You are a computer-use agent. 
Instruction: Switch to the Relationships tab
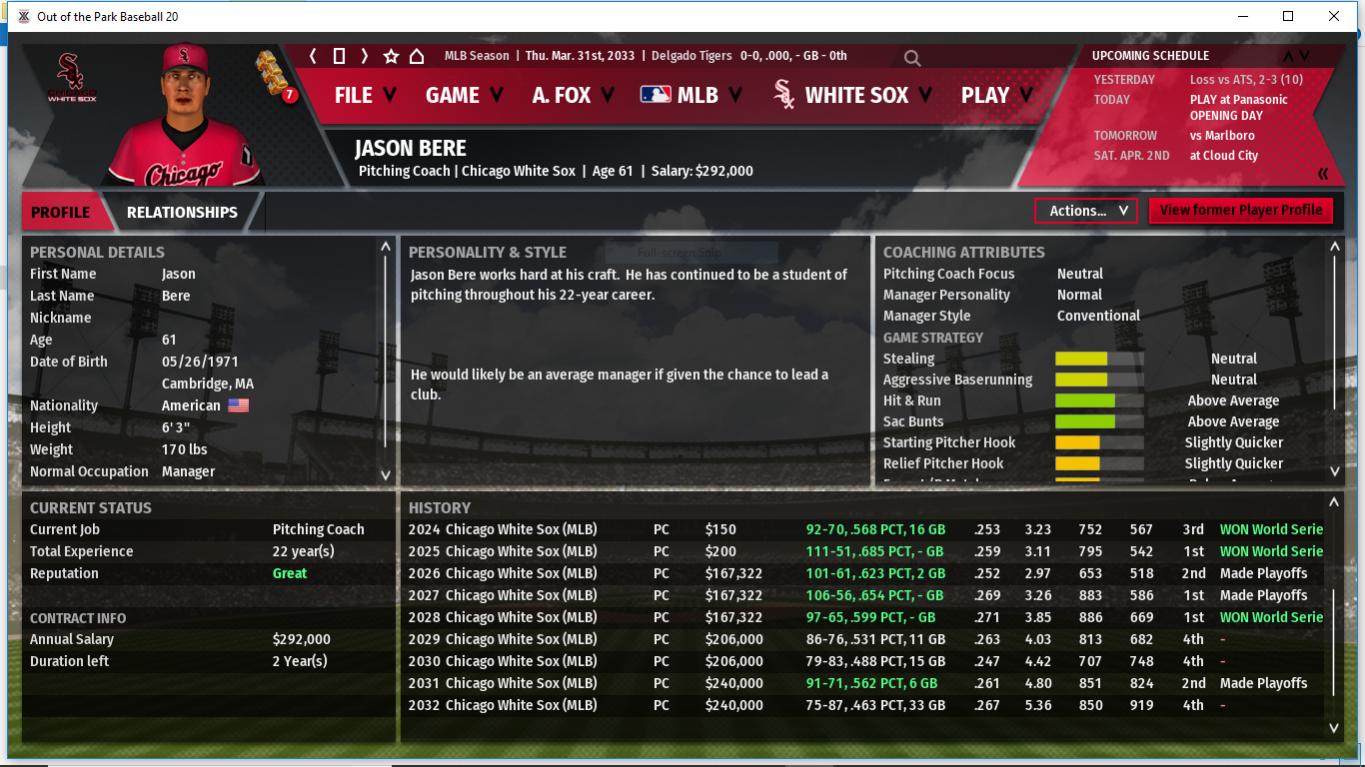pos(182,212)
